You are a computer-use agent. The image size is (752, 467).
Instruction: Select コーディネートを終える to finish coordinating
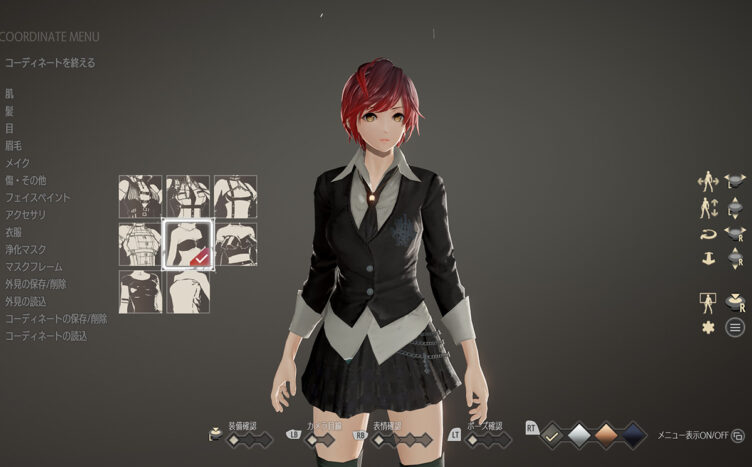[50, 63]
